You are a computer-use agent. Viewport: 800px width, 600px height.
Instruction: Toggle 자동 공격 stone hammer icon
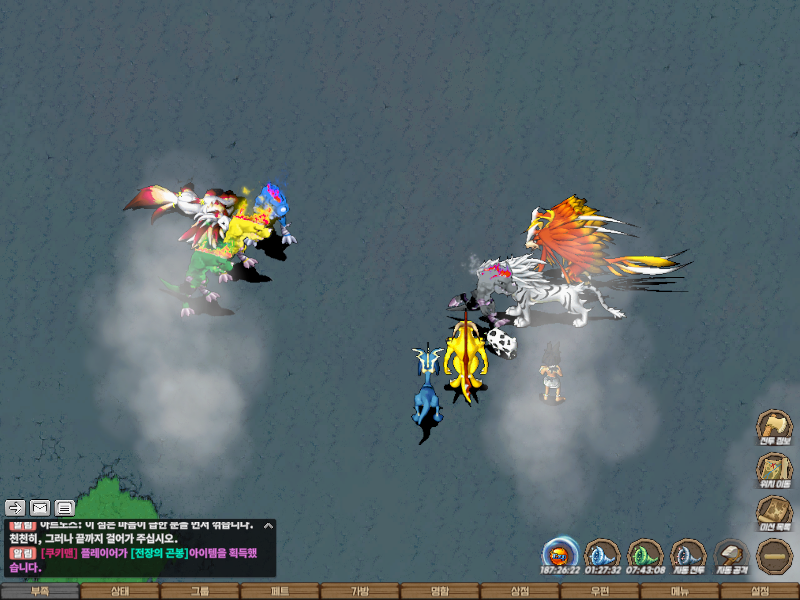pos(732,555)
